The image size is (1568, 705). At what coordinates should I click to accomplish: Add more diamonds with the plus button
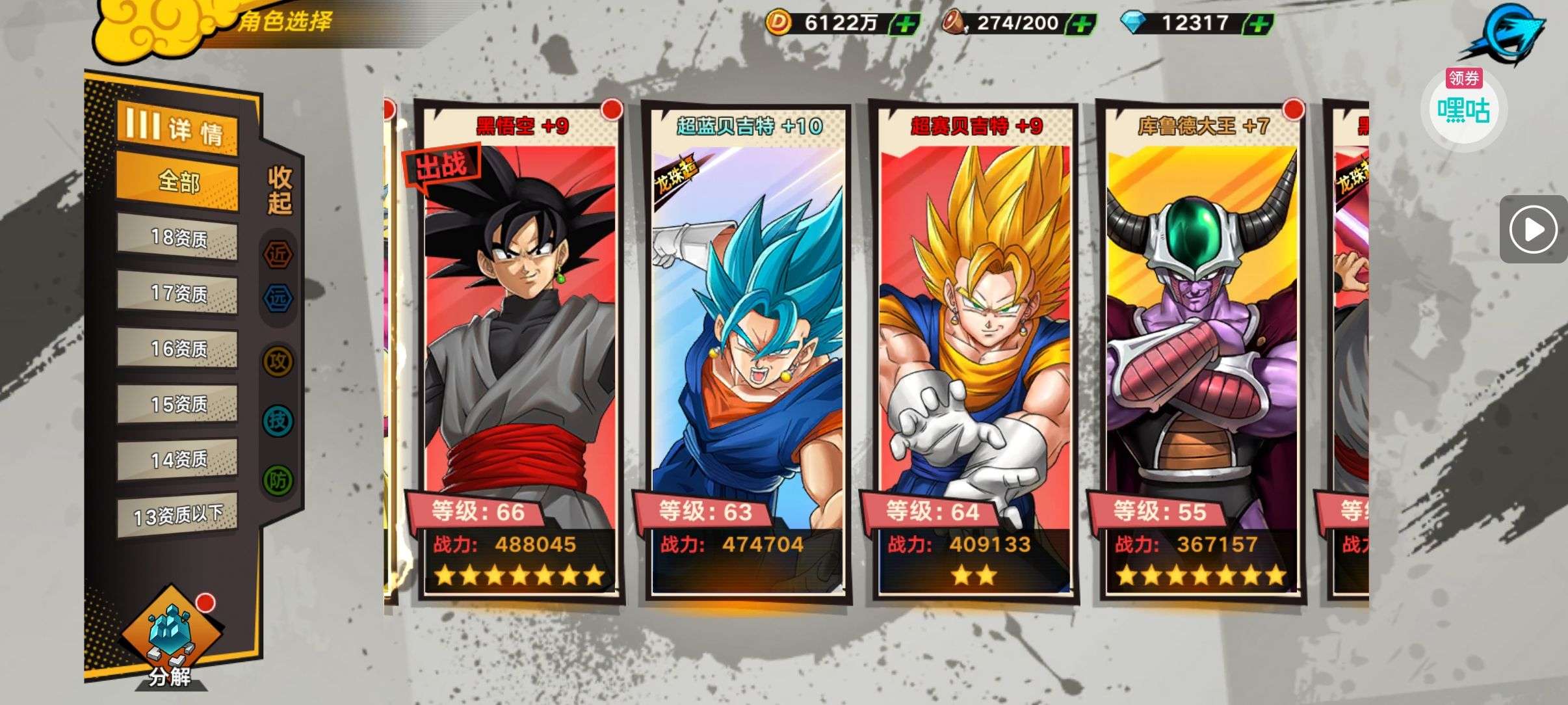point(1259,24)
